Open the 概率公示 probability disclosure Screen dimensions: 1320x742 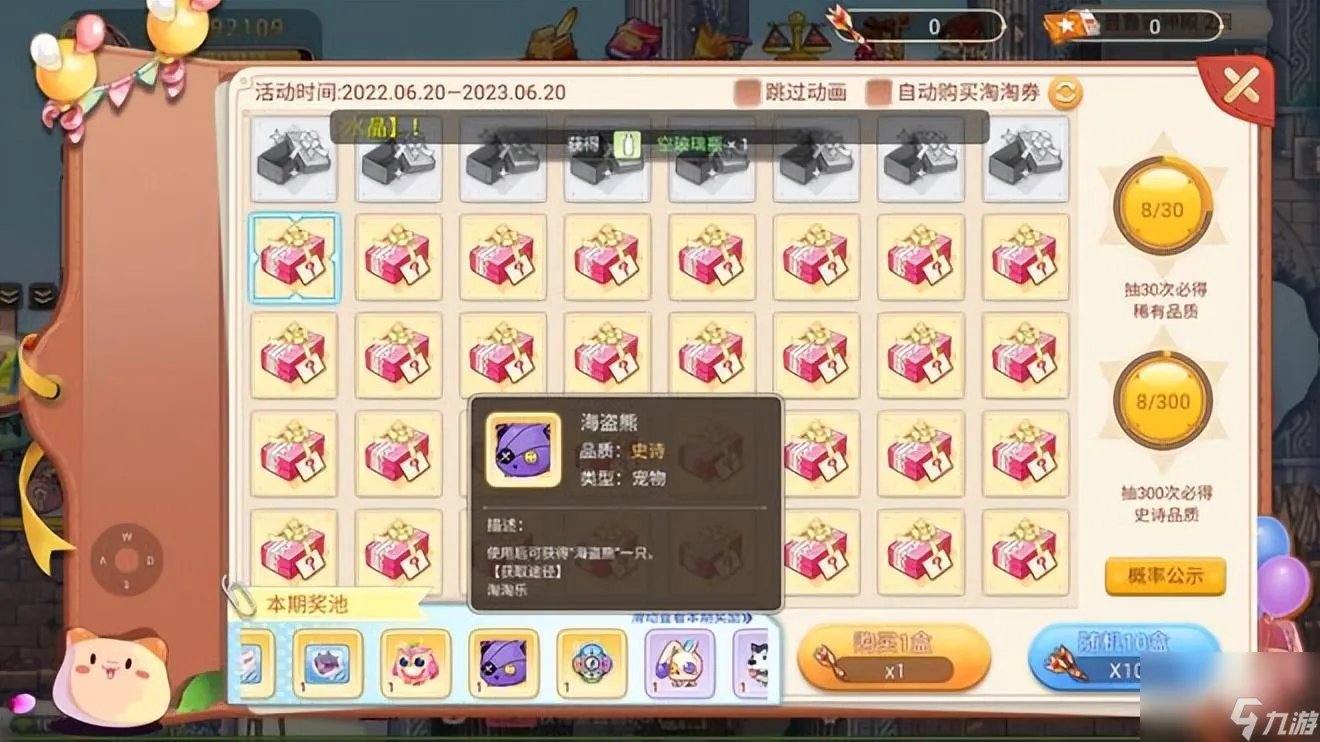[x=1166, y=575]
